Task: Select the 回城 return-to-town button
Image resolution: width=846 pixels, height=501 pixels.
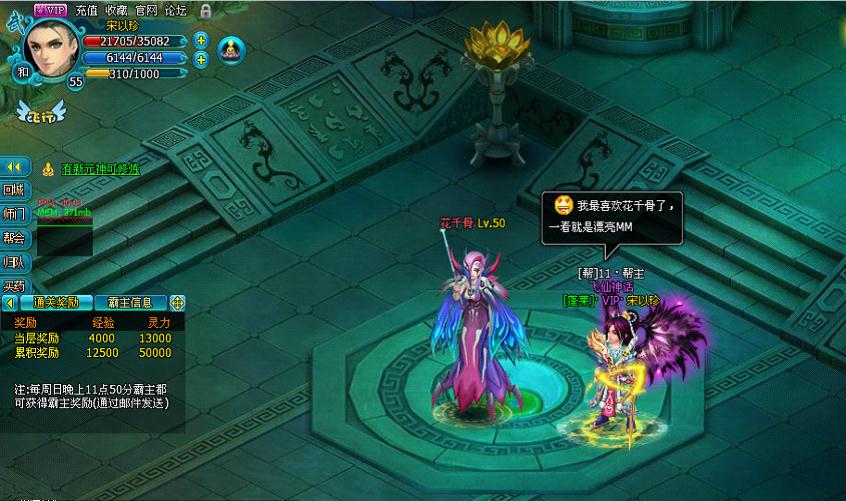Action: point(14,190)
